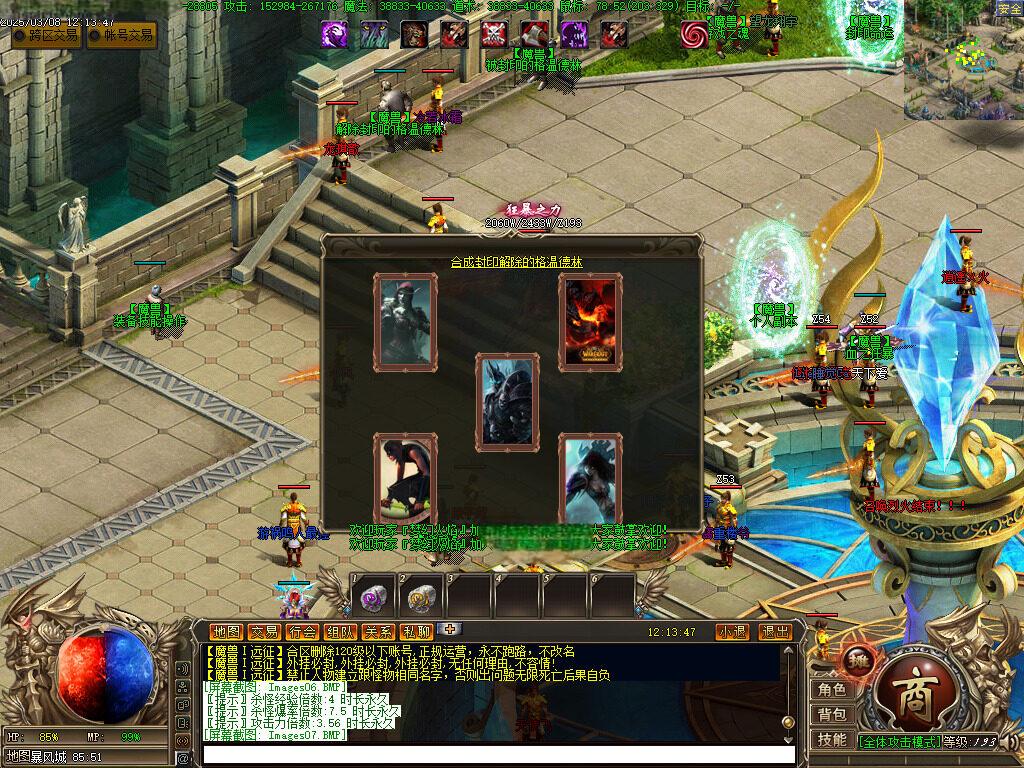This screenshot has width=1024, height=768.
Task: Click the 退出 exit button
Action: [775, 632]
